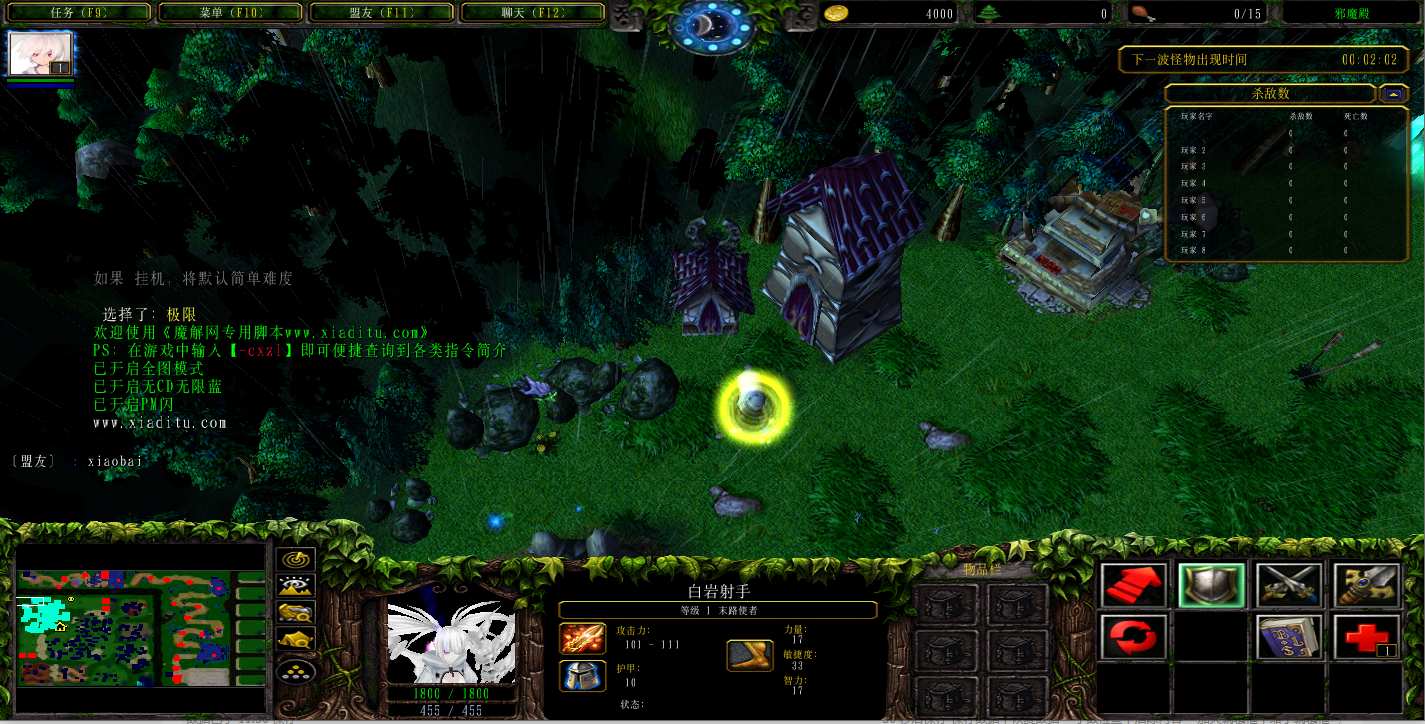Image resolution: width=1425 pixels, height=724 pixels.
Task: Click the red arrow Move command
Action: coord(1133,586)
